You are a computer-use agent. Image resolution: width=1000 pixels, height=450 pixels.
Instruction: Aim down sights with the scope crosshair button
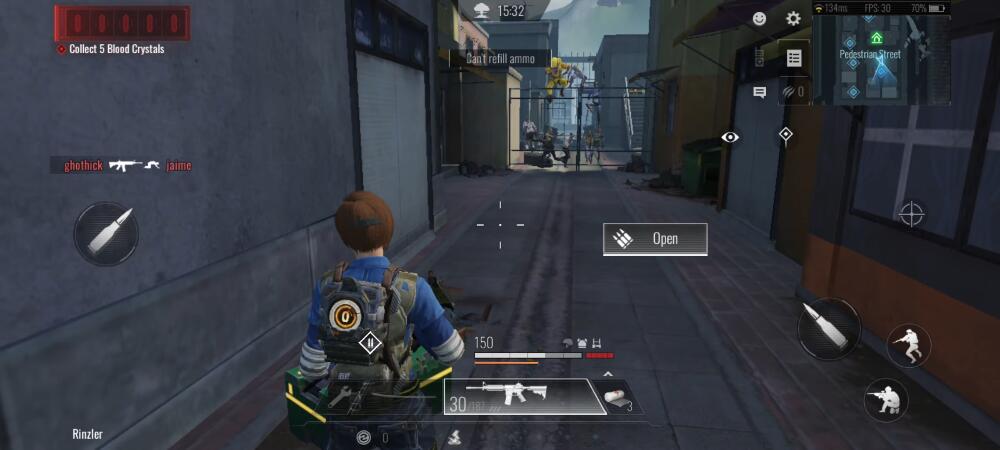point(911,213)
